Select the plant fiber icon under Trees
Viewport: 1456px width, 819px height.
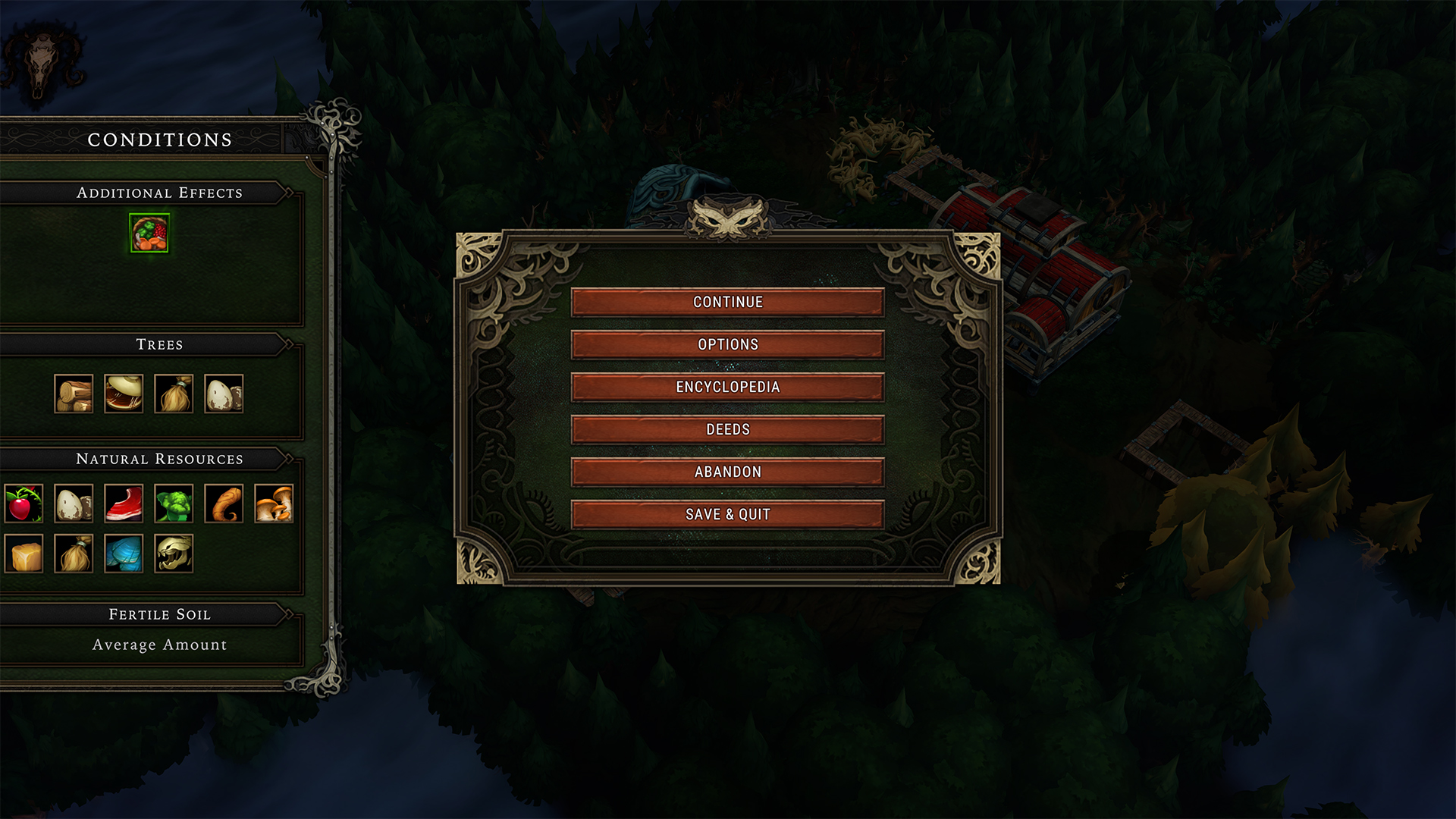point(174,394)
